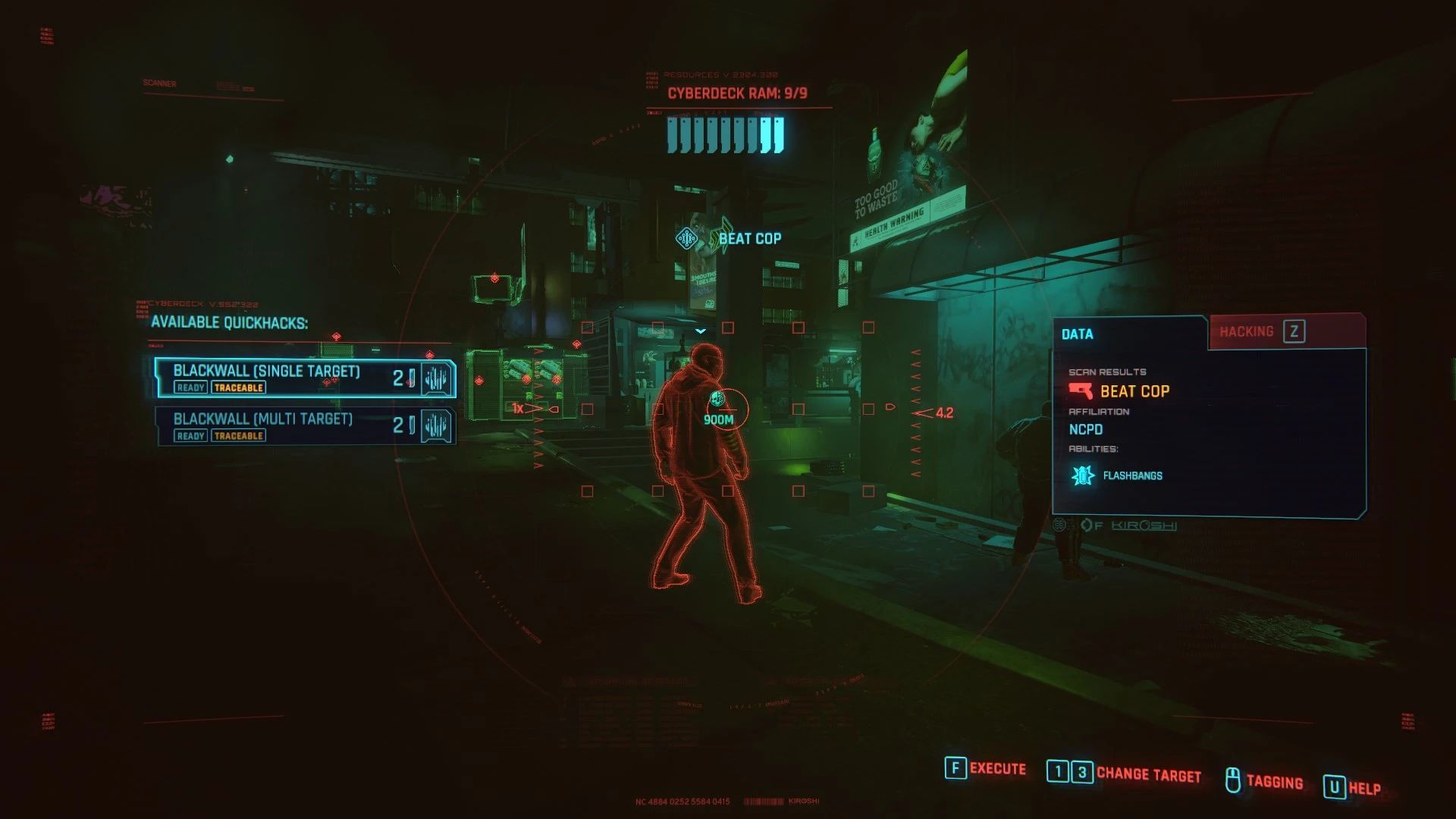Click the Cyberdeck RAM bar
This screenshot has height=819, width=1456.
(724, 136)
